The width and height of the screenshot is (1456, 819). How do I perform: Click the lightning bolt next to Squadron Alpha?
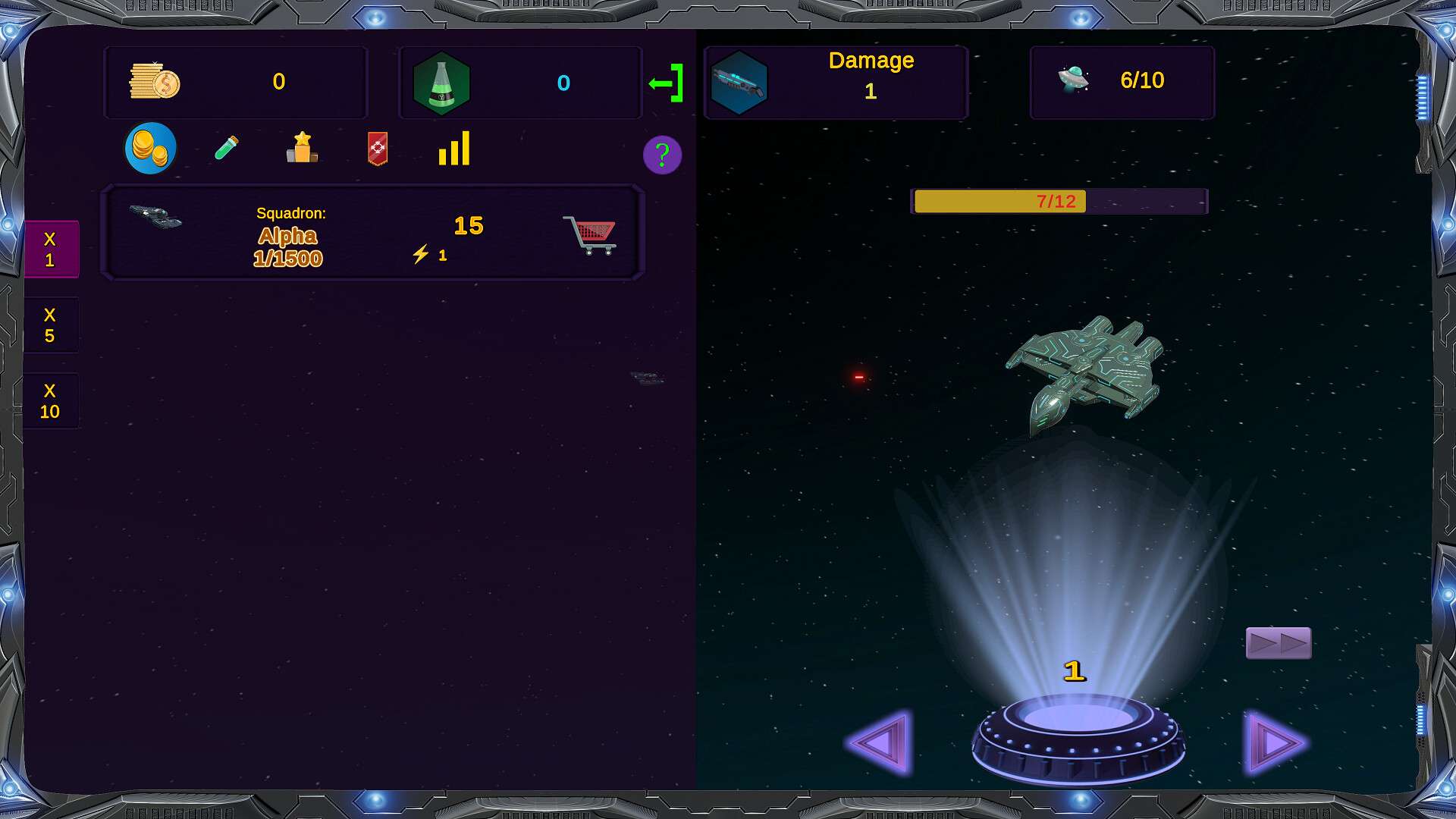point(422,254)
